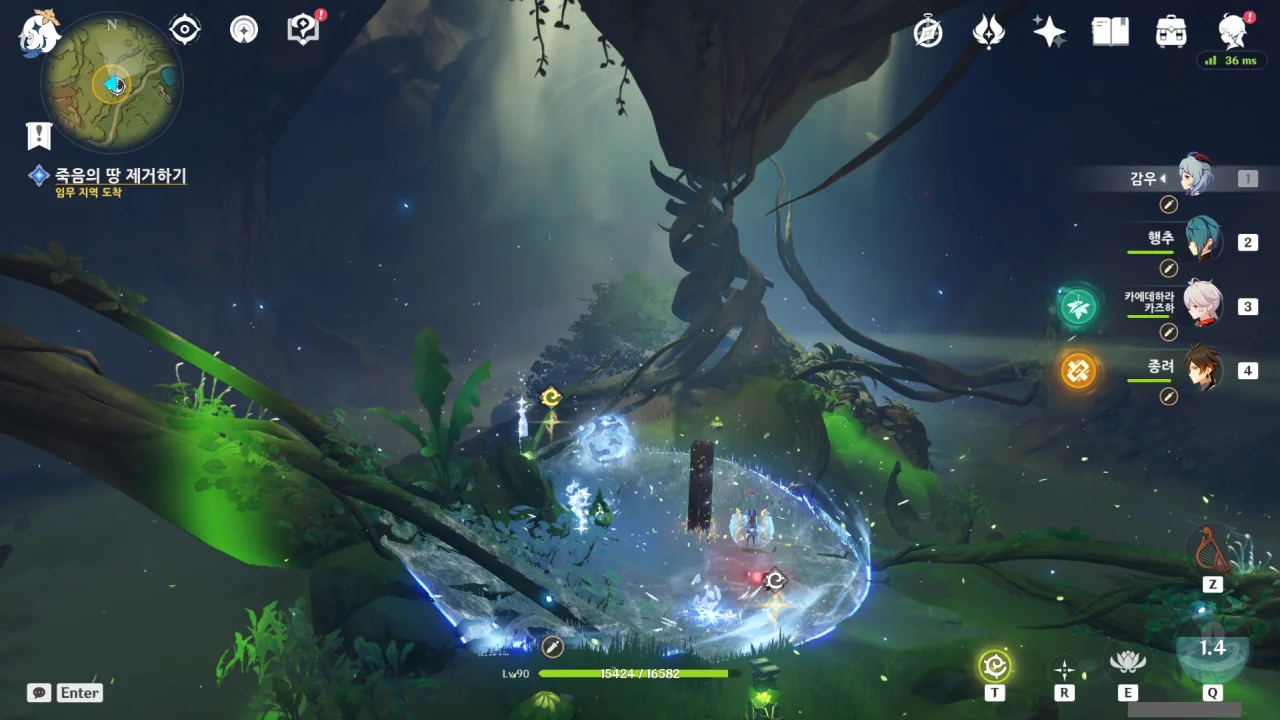Screen dimensions: 1280x720
Task: Switch to party member 행추
Action: 1203,241
